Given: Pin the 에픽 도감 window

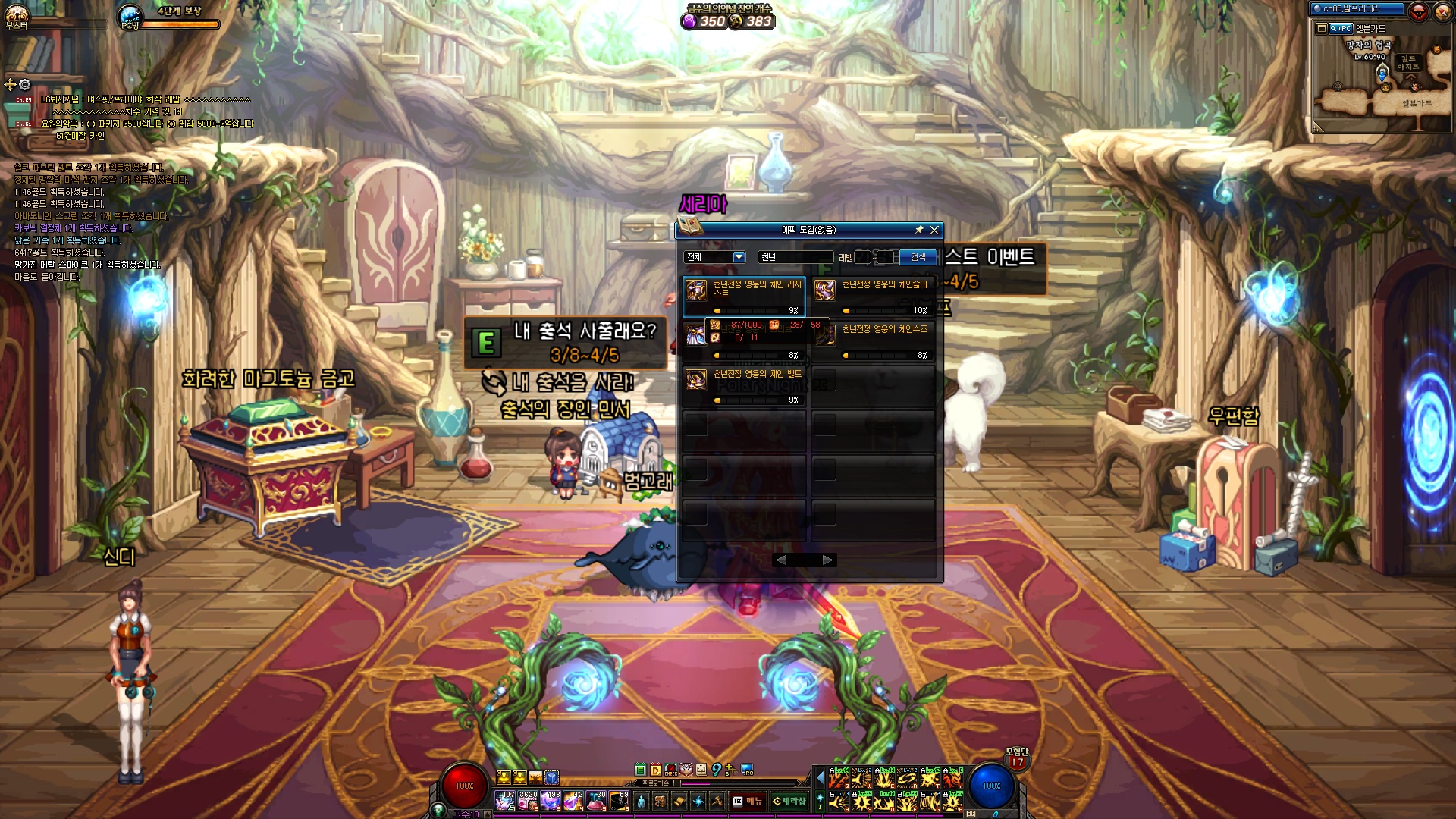Looking at the screenshot, I should (919, 230).
